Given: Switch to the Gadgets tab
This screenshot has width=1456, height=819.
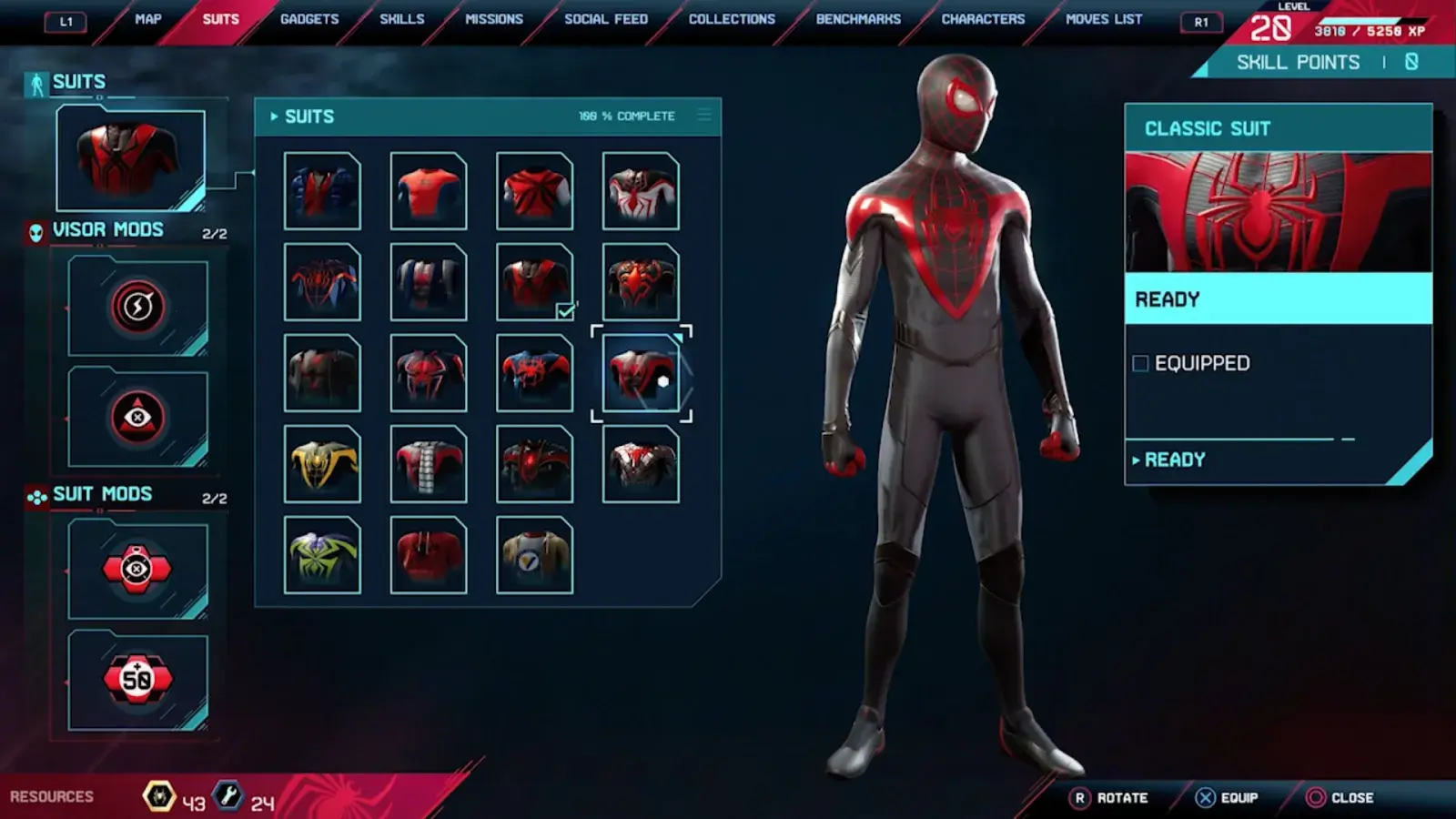Looking at the screenshot, I should 309,19.
